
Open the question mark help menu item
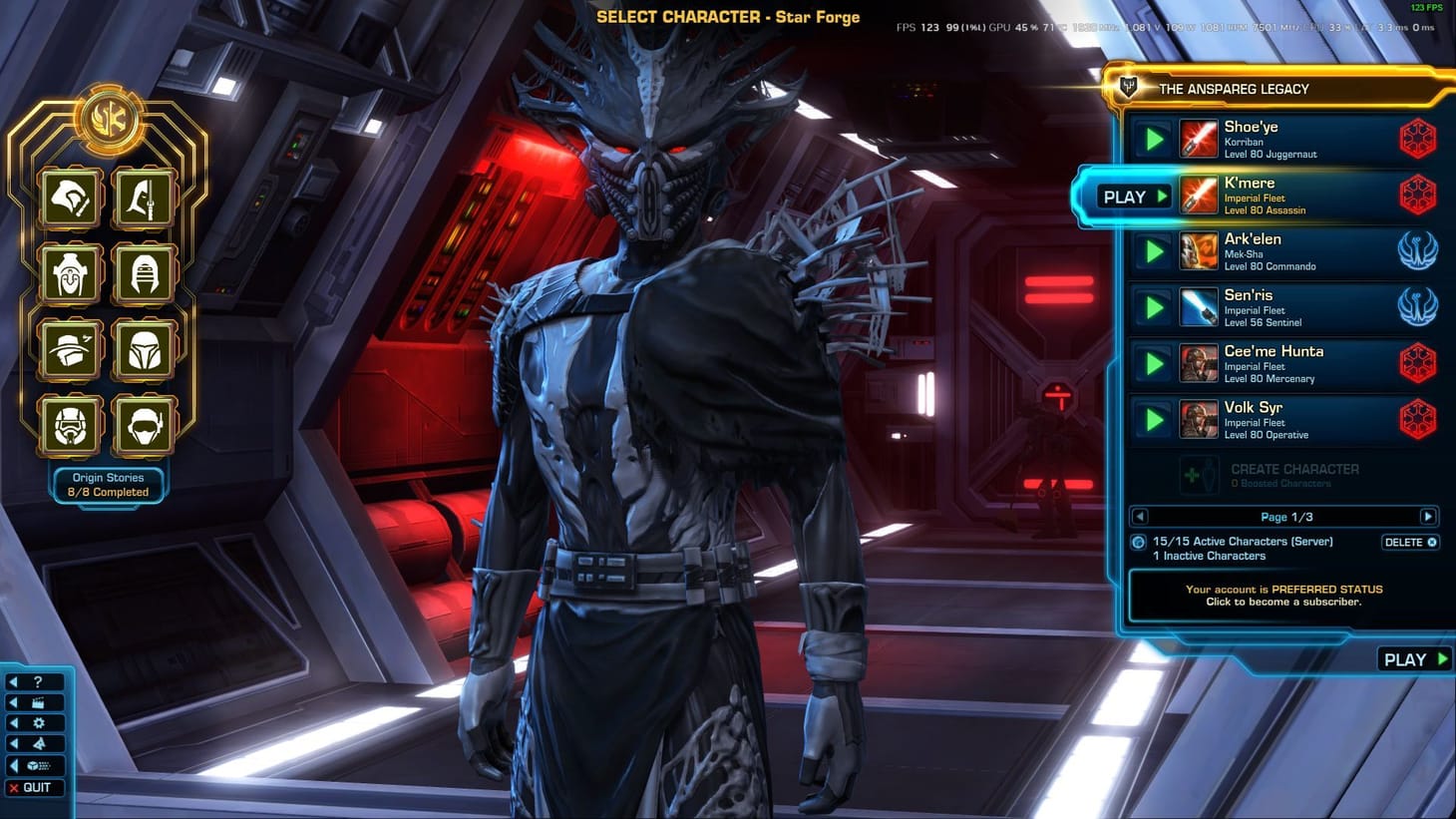[37, 681]
